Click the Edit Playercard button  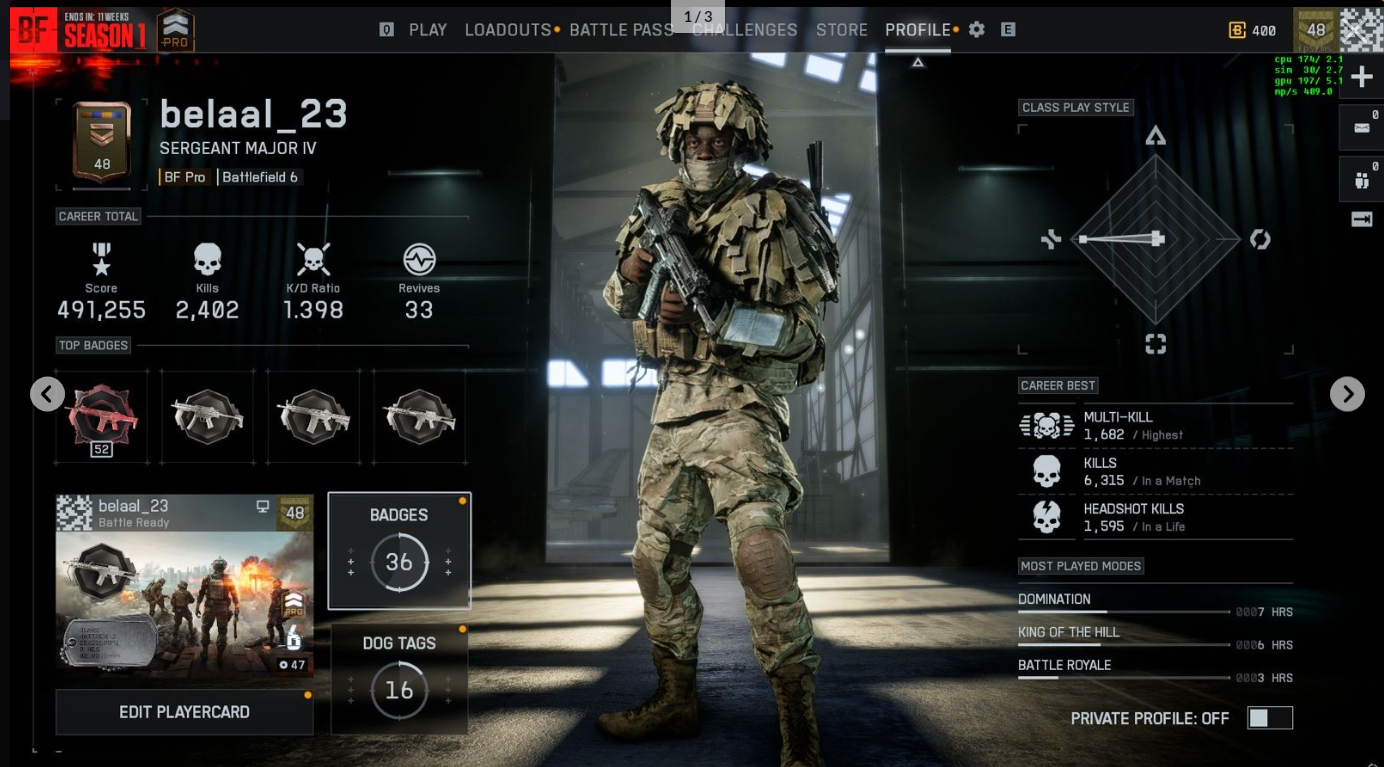pyautogui.click(x=185, y=712)
